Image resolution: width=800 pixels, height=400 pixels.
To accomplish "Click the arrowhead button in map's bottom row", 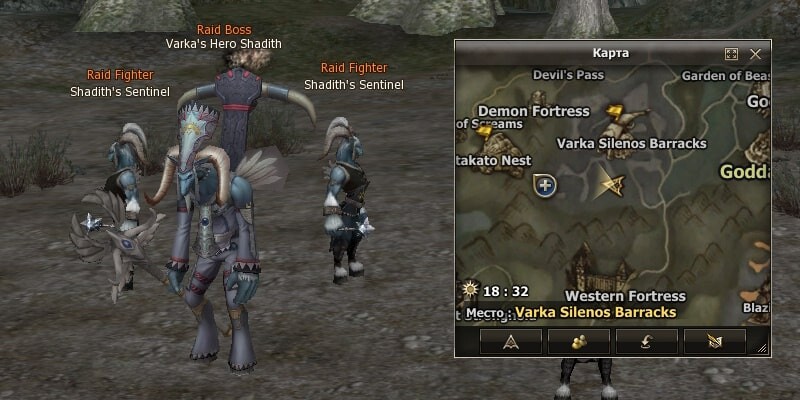I will point(511,342).
